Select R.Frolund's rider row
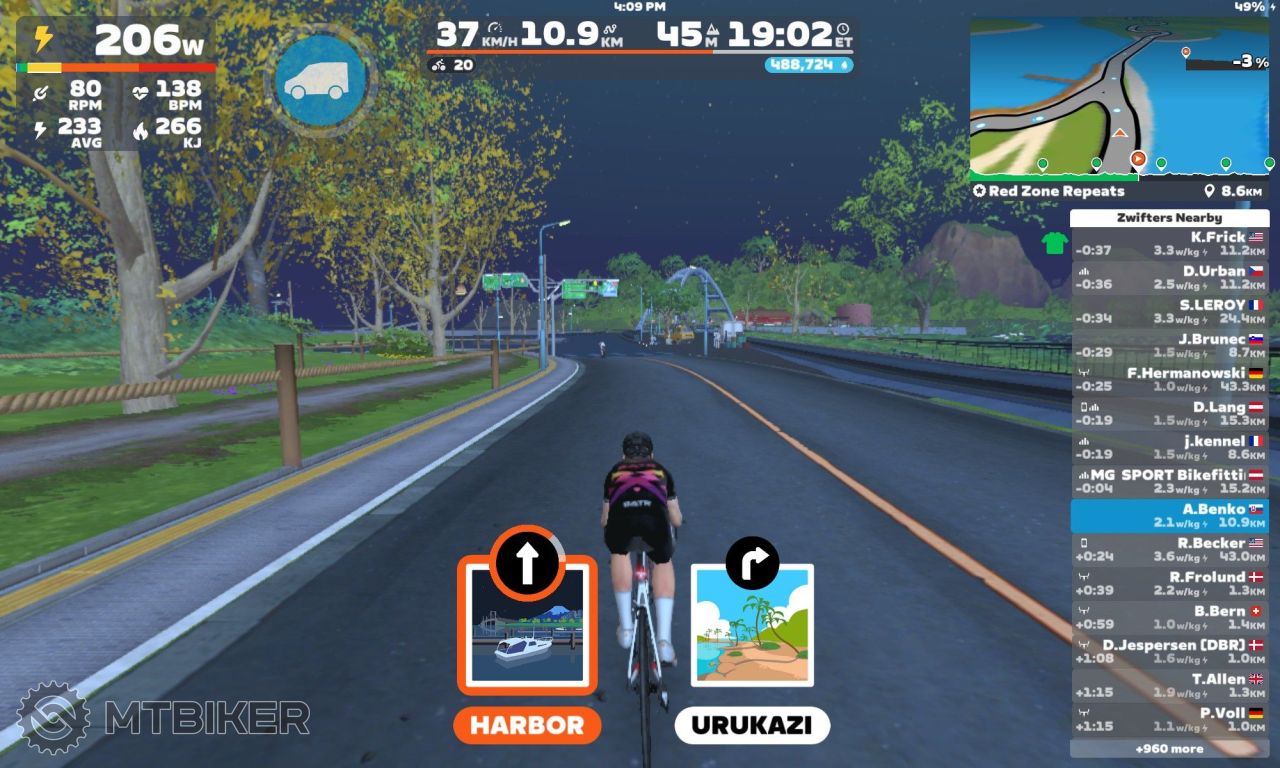The image size is (1280, 768). pos(1169,584)
